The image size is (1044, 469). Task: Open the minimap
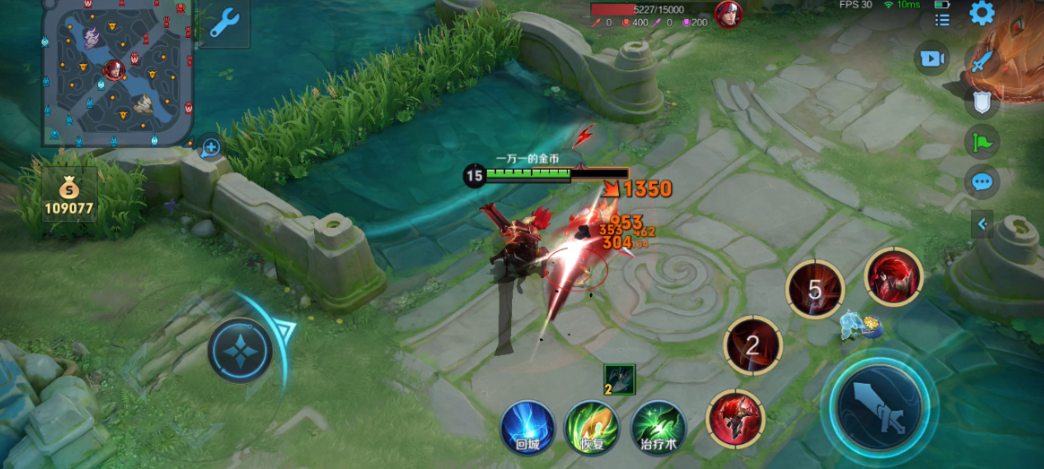pyautogui.click(x=117, y=72)
